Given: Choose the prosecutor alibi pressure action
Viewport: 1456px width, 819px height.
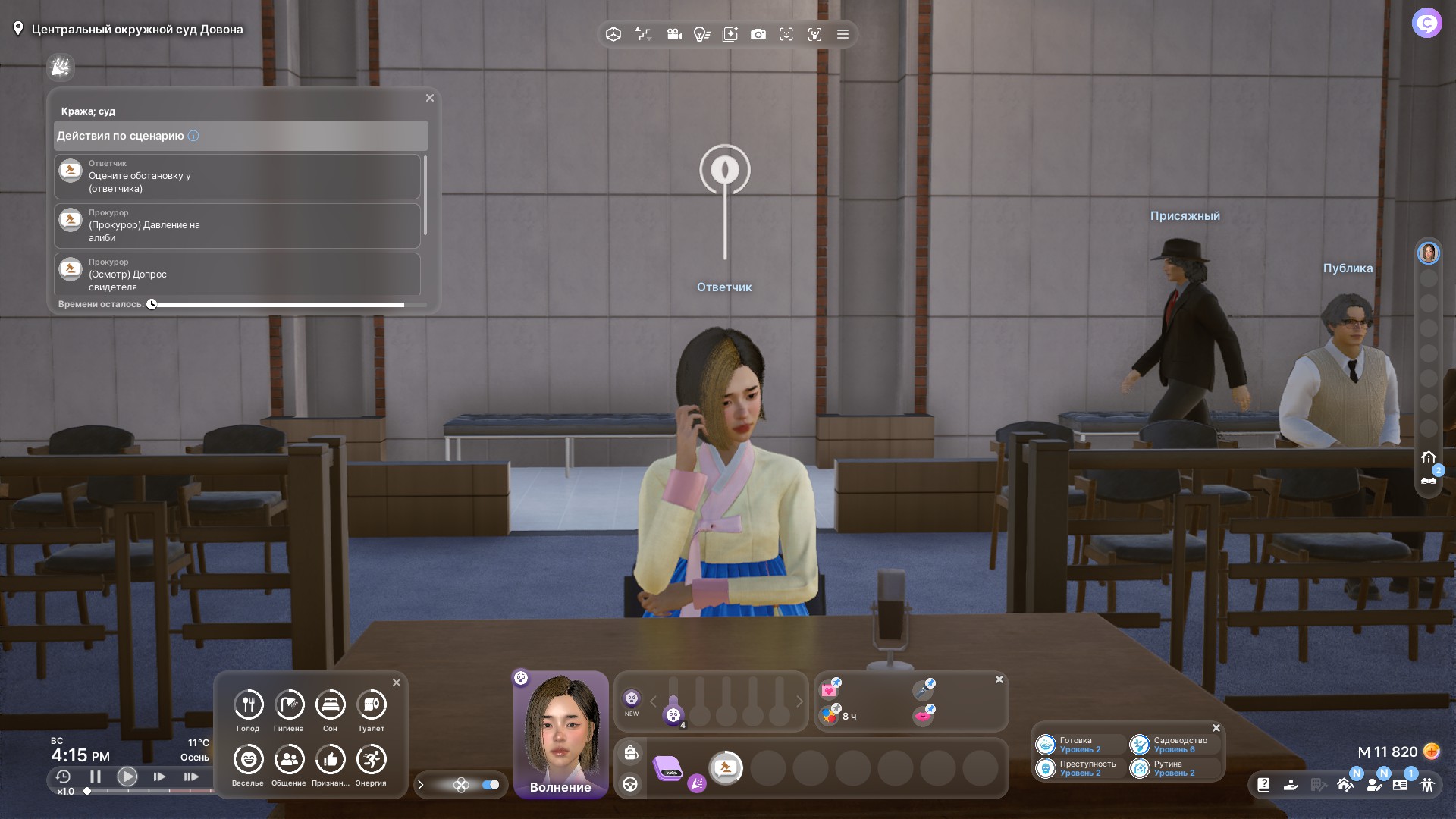Looking at the screenshot, I should click(237, 226).
